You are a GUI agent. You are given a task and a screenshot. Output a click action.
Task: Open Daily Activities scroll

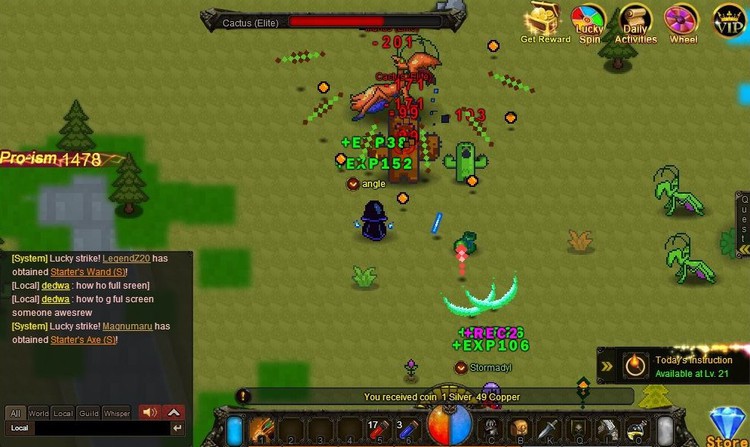click(x=636, y=21)
